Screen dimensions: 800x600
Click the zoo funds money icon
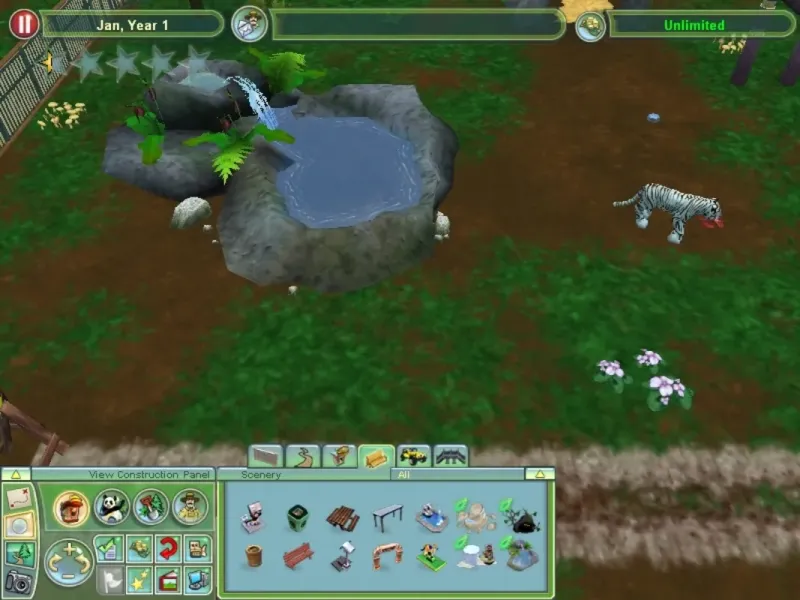click(x=591, y=24)
